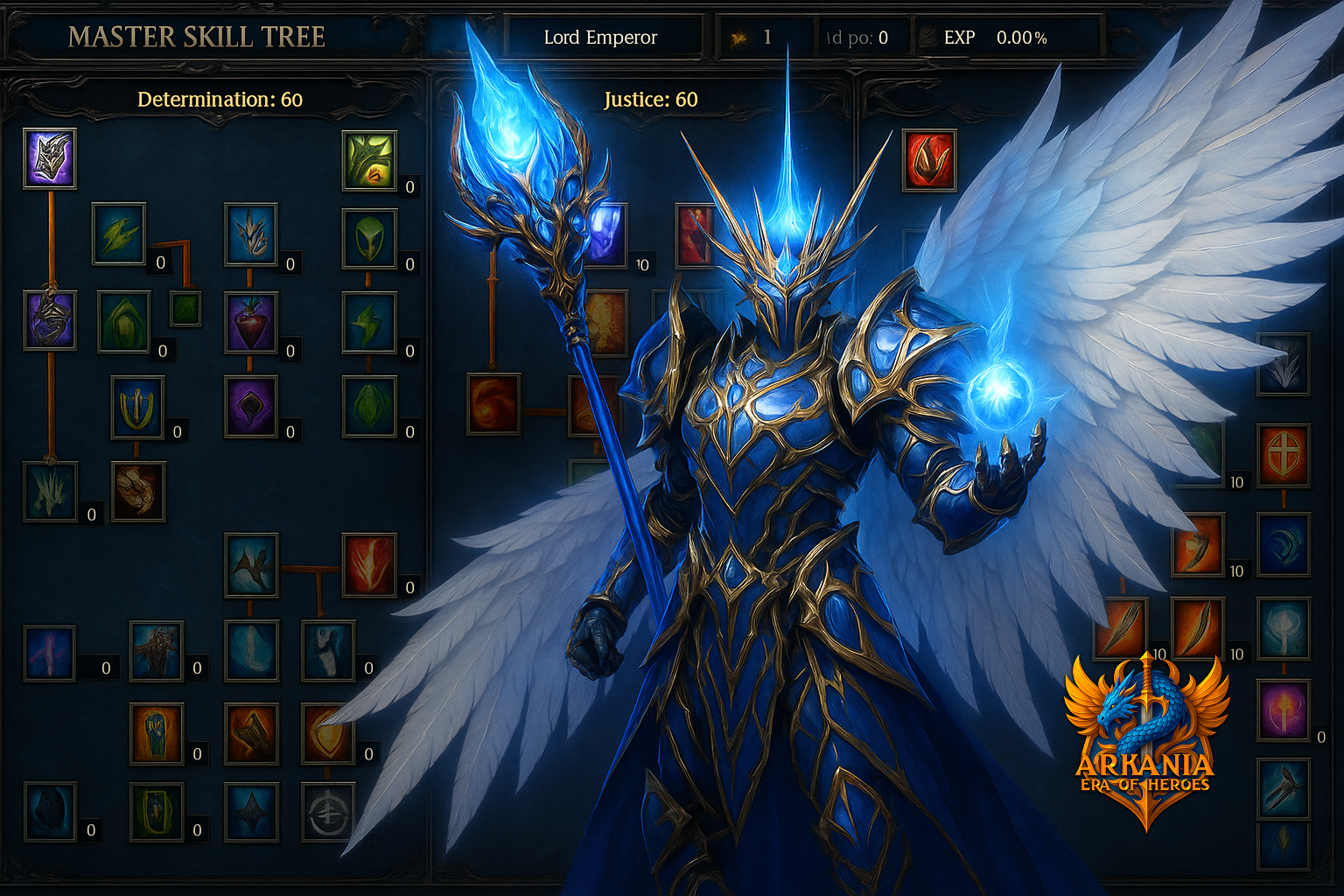Switch to the Justice: 60 skill tree
The width and height of the screenshot is (1344, 896).
pyautogui.click(x=651, y=100)
